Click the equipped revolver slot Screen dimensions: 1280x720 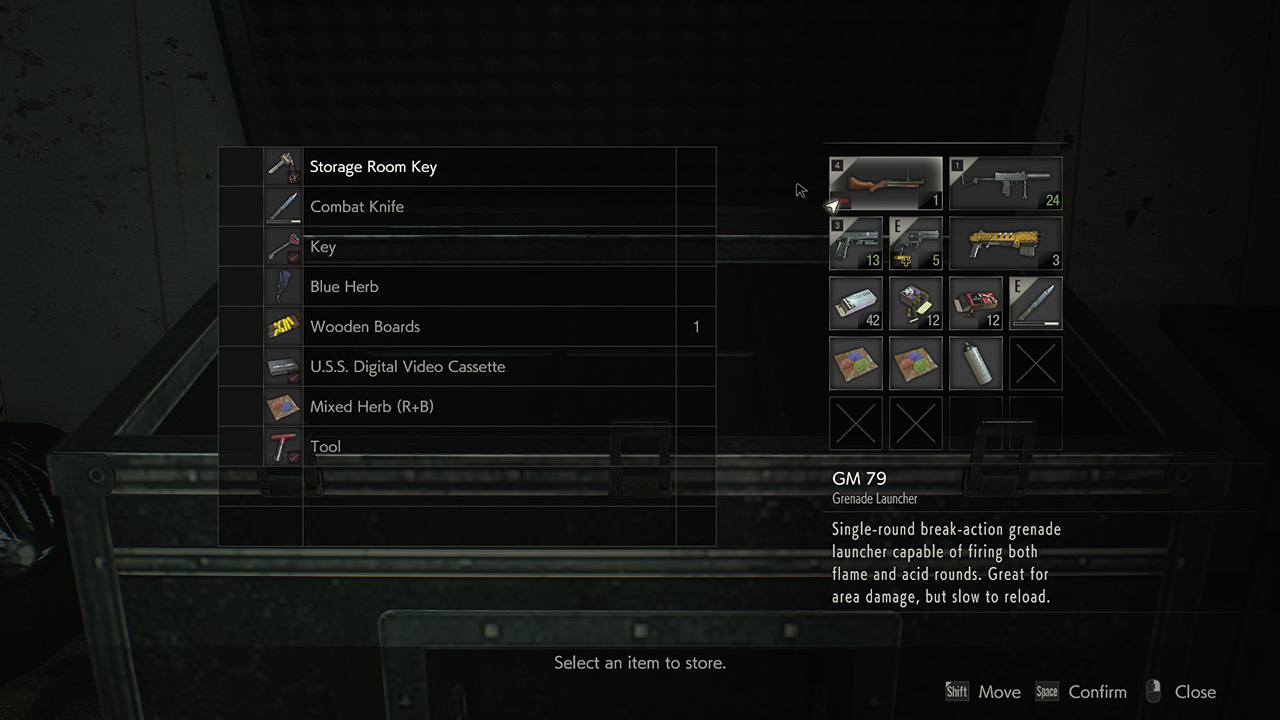[916, 243]
